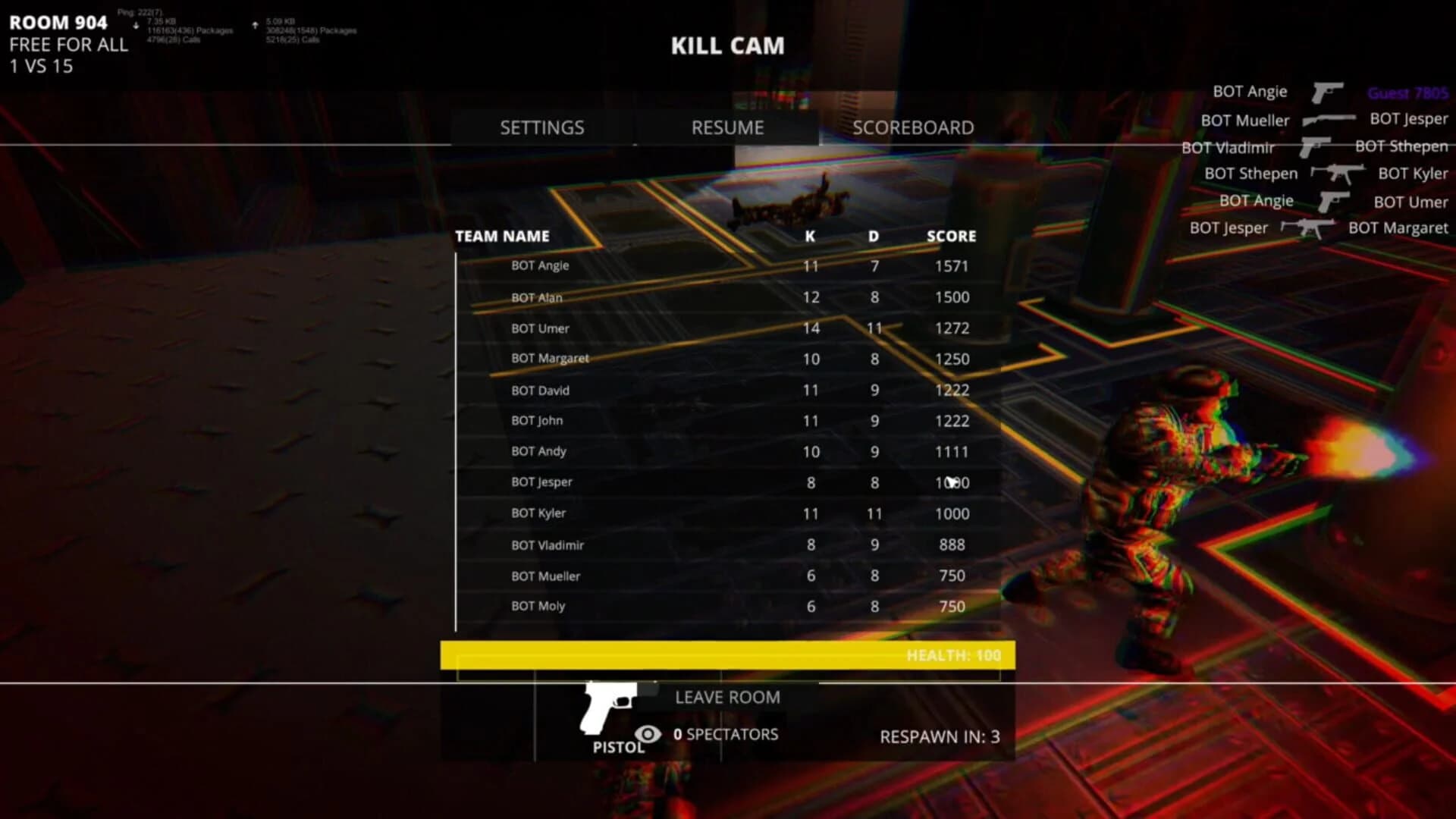Click the TEAM NAME column header

[502, 236]
